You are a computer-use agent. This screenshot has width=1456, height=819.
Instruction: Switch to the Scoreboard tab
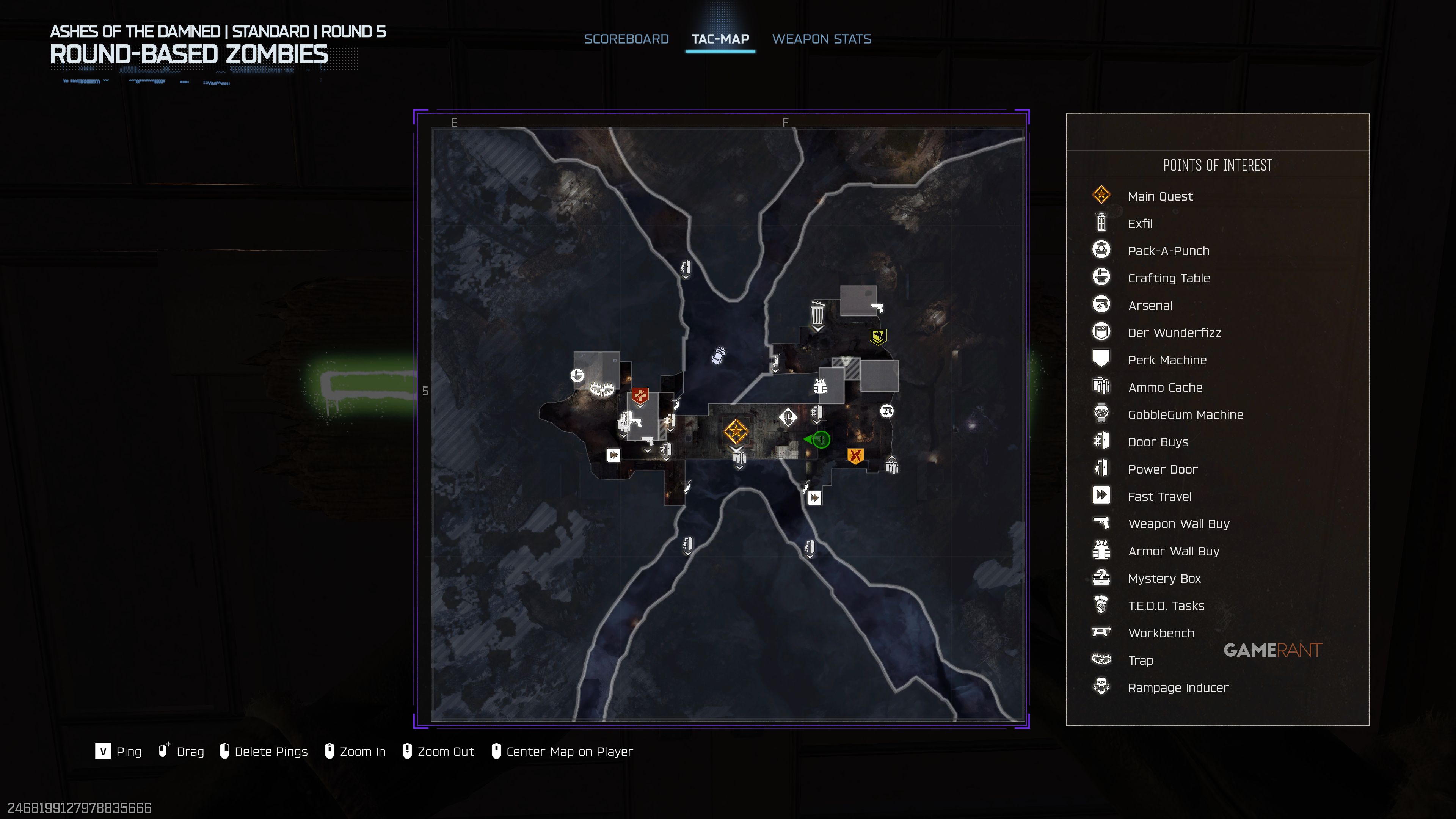pyautogui.click(x=626, y=39)
